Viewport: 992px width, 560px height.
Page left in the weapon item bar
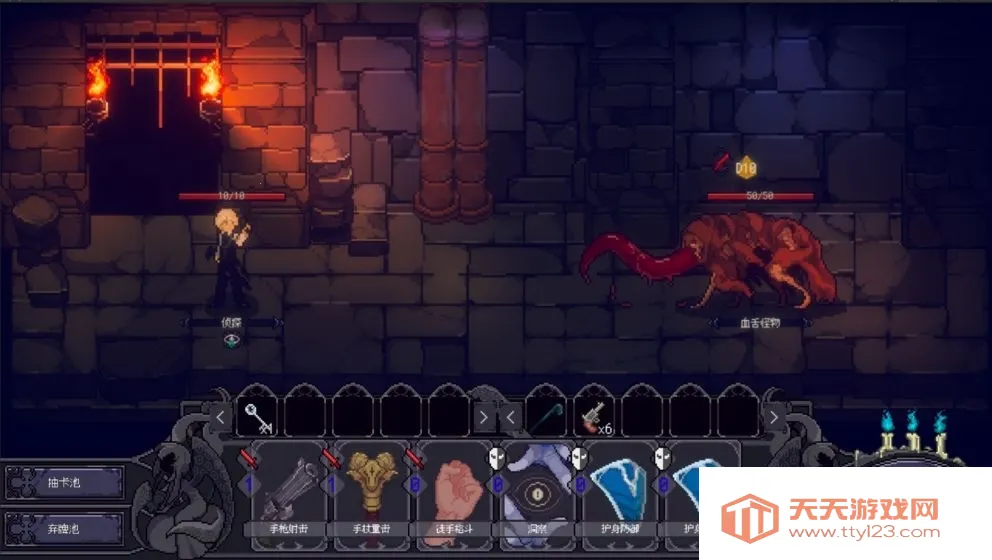[x=511, y=415]
